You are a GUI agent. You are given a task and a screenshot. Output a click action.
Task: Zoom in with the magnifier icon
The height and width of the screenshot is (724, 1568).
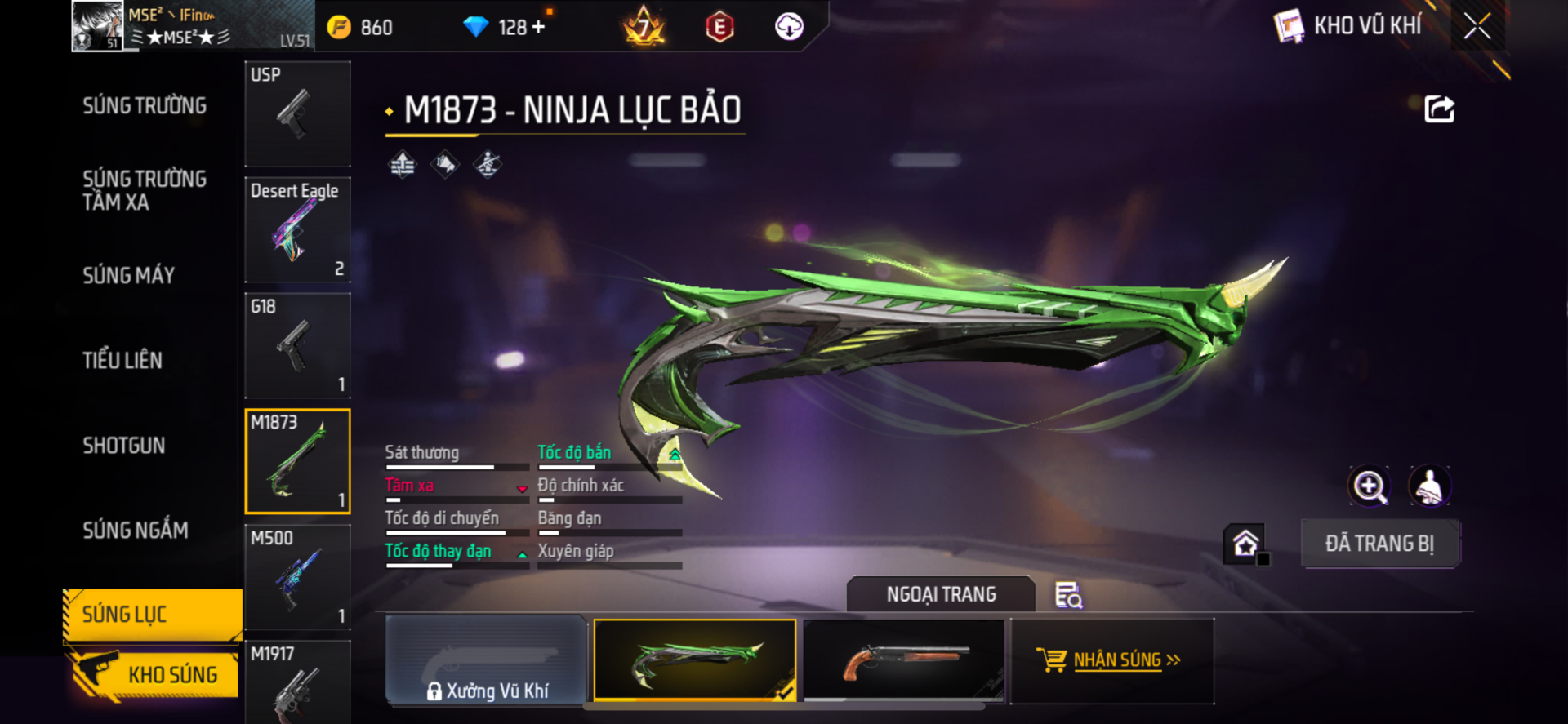click(1369, 487)
